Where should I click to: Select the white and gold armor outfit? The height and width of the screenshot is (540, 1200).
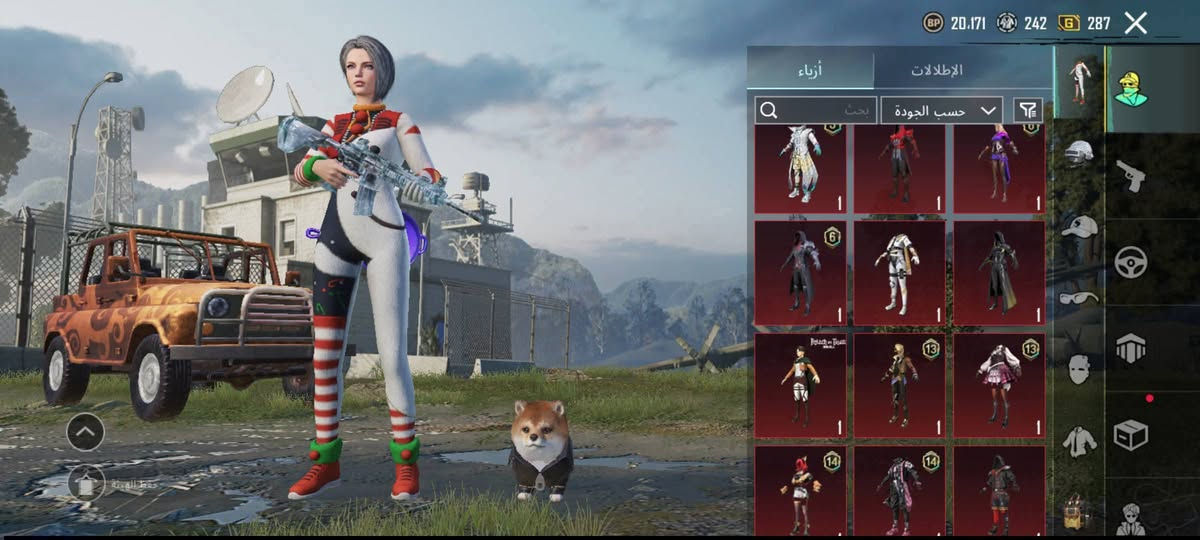[899, 272]
